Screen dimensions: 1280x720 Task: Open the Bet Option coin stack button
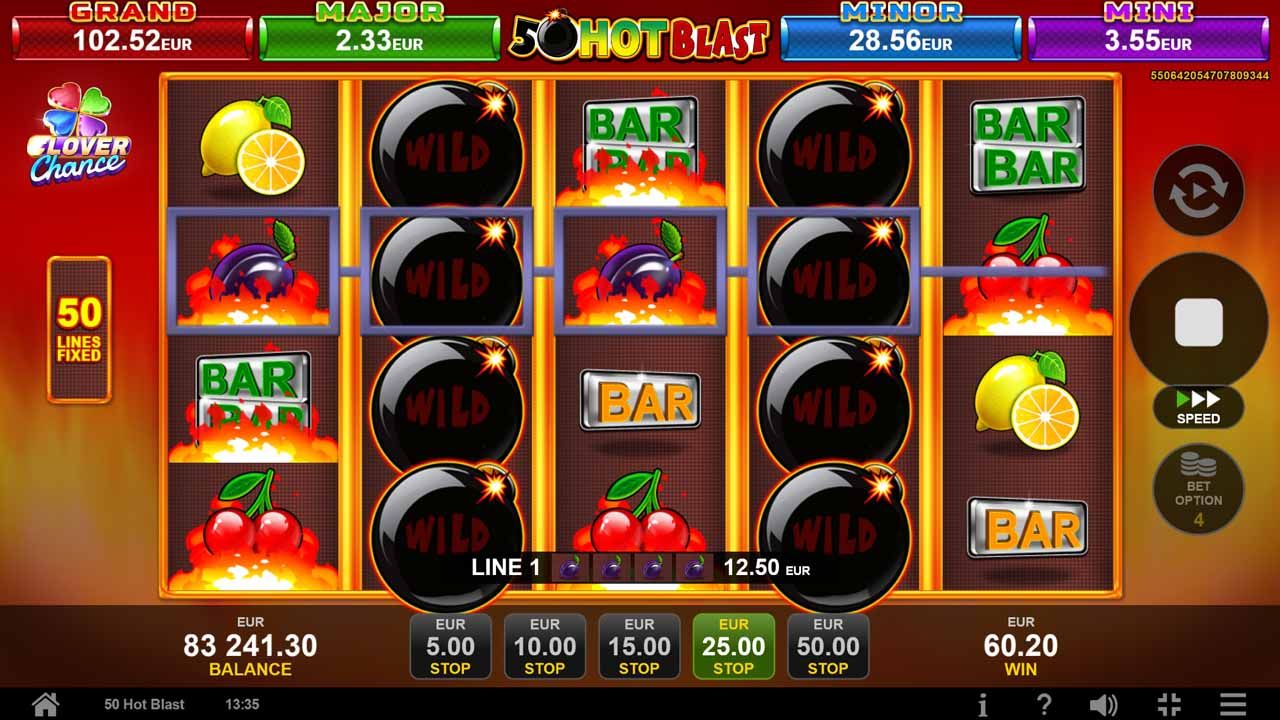[1198, 489]
